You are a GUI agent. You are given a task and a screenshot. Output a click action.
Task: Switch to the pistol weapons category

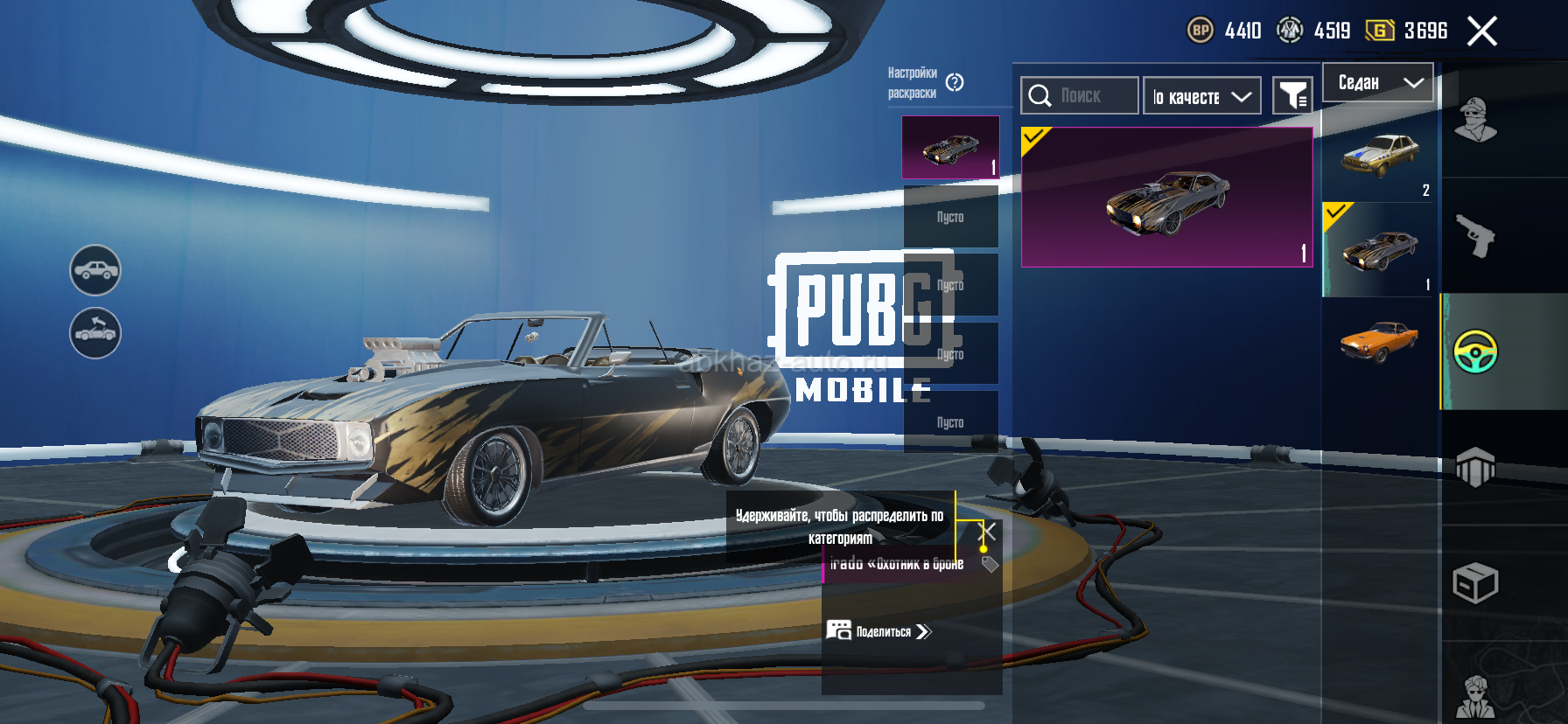(1475, 235)
